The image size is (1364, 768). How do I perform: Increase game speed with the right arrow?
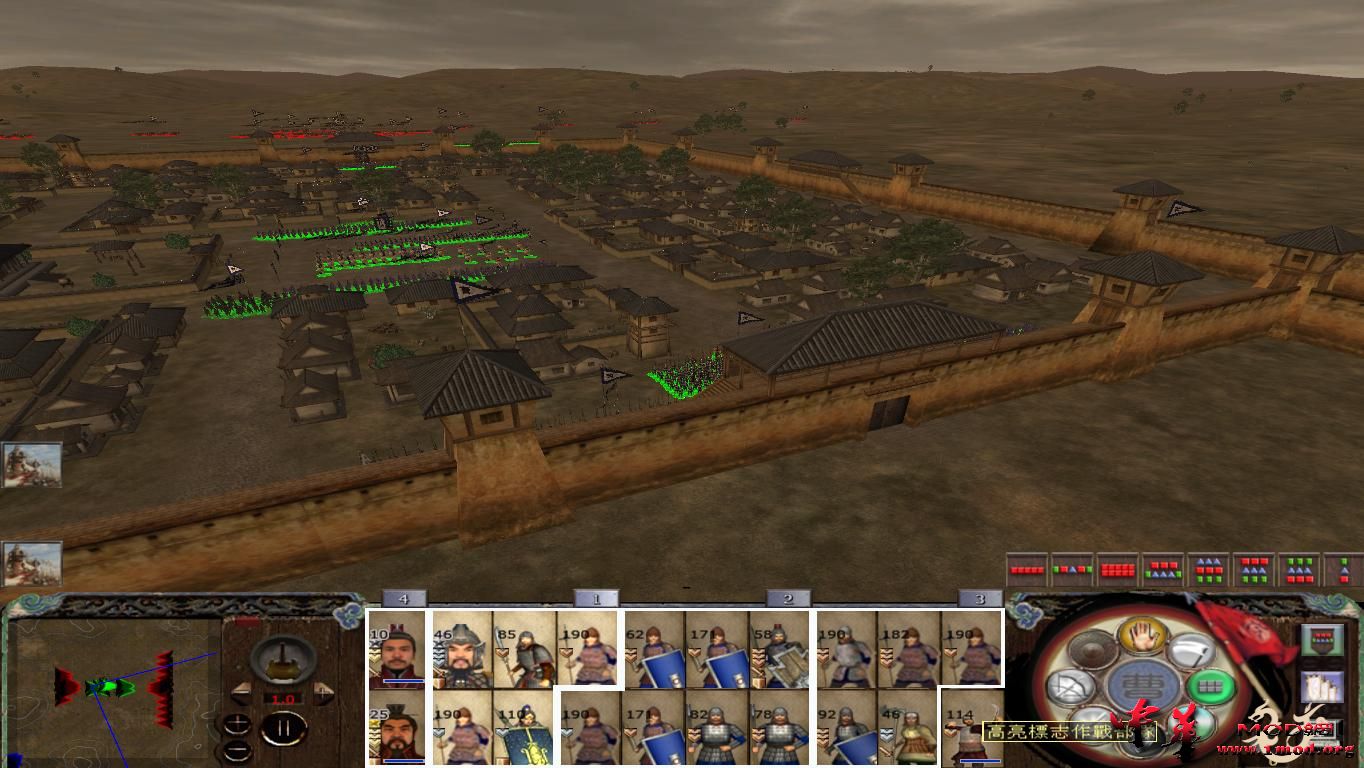(324, 692)
